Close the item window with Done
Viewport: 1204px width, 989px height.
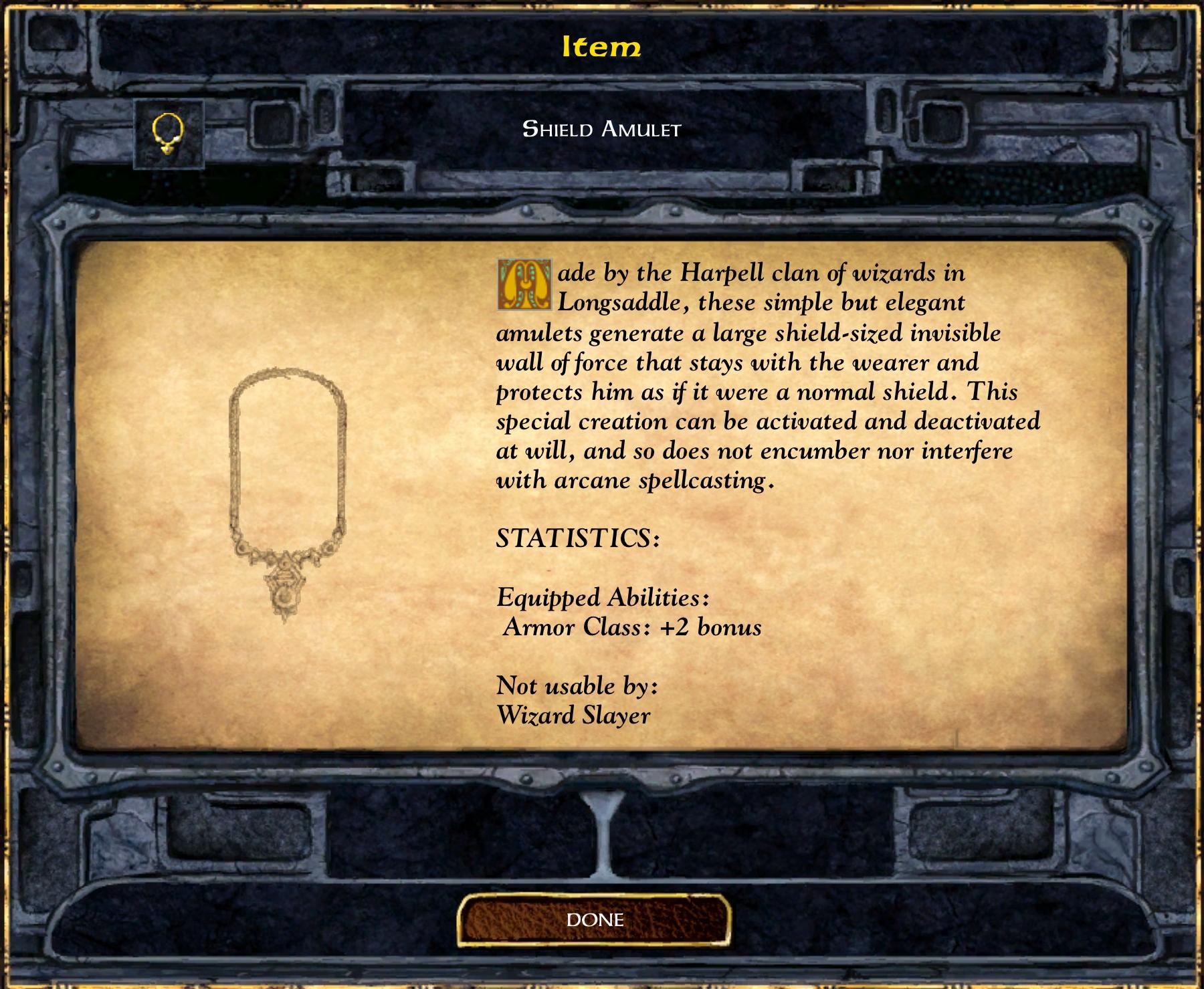tap(595, 920)
